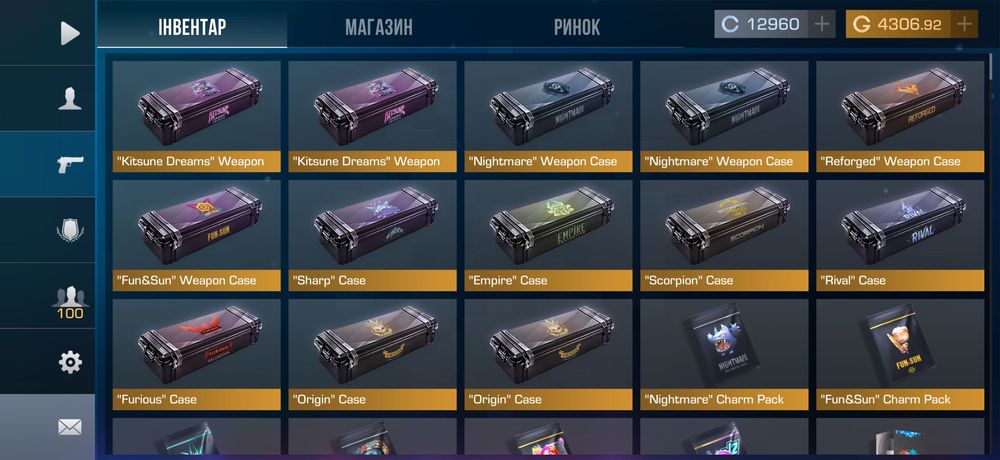The height and width of the screenshot is (460, 1000).
Task: Open the mail envelope inbox
Action: [69, 427]
